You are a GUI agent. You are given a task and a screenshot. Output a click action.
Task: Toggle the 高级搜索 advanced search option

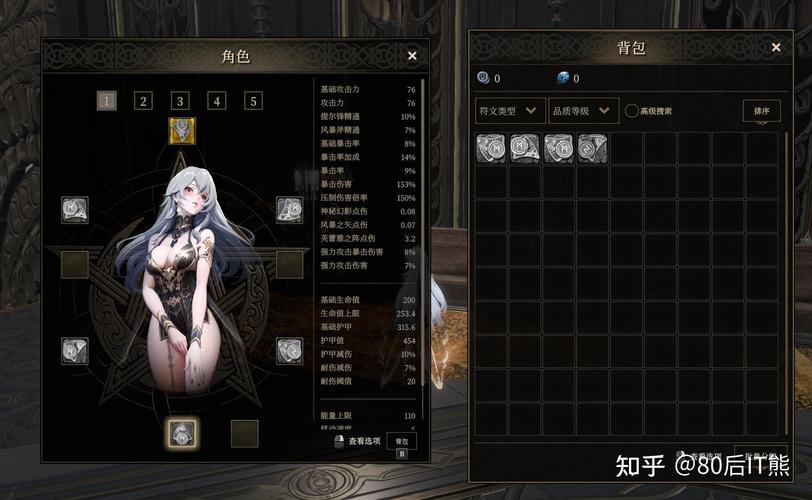[632, 111]
